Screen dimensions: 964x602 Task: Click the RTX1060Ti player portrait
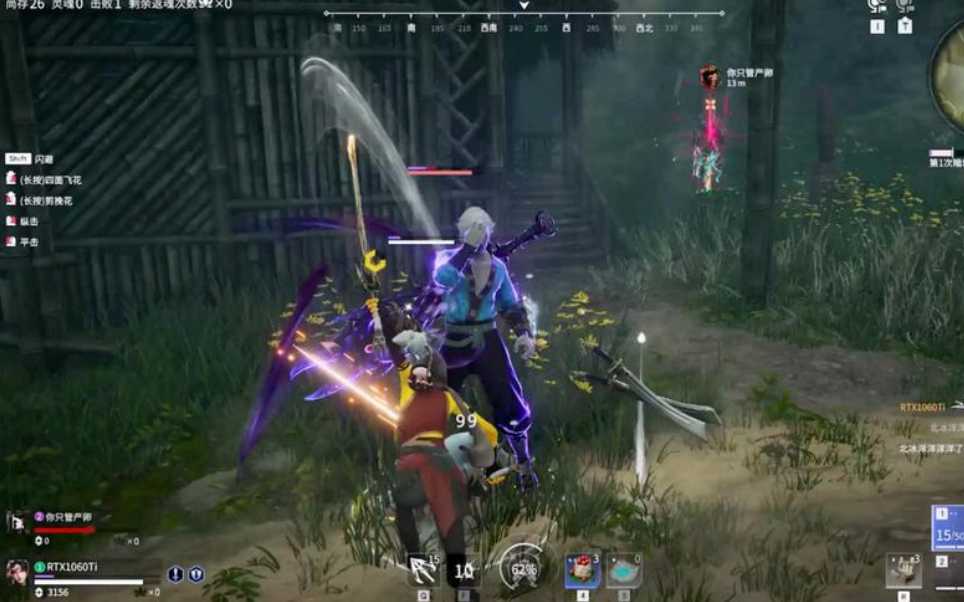point(17,572)
